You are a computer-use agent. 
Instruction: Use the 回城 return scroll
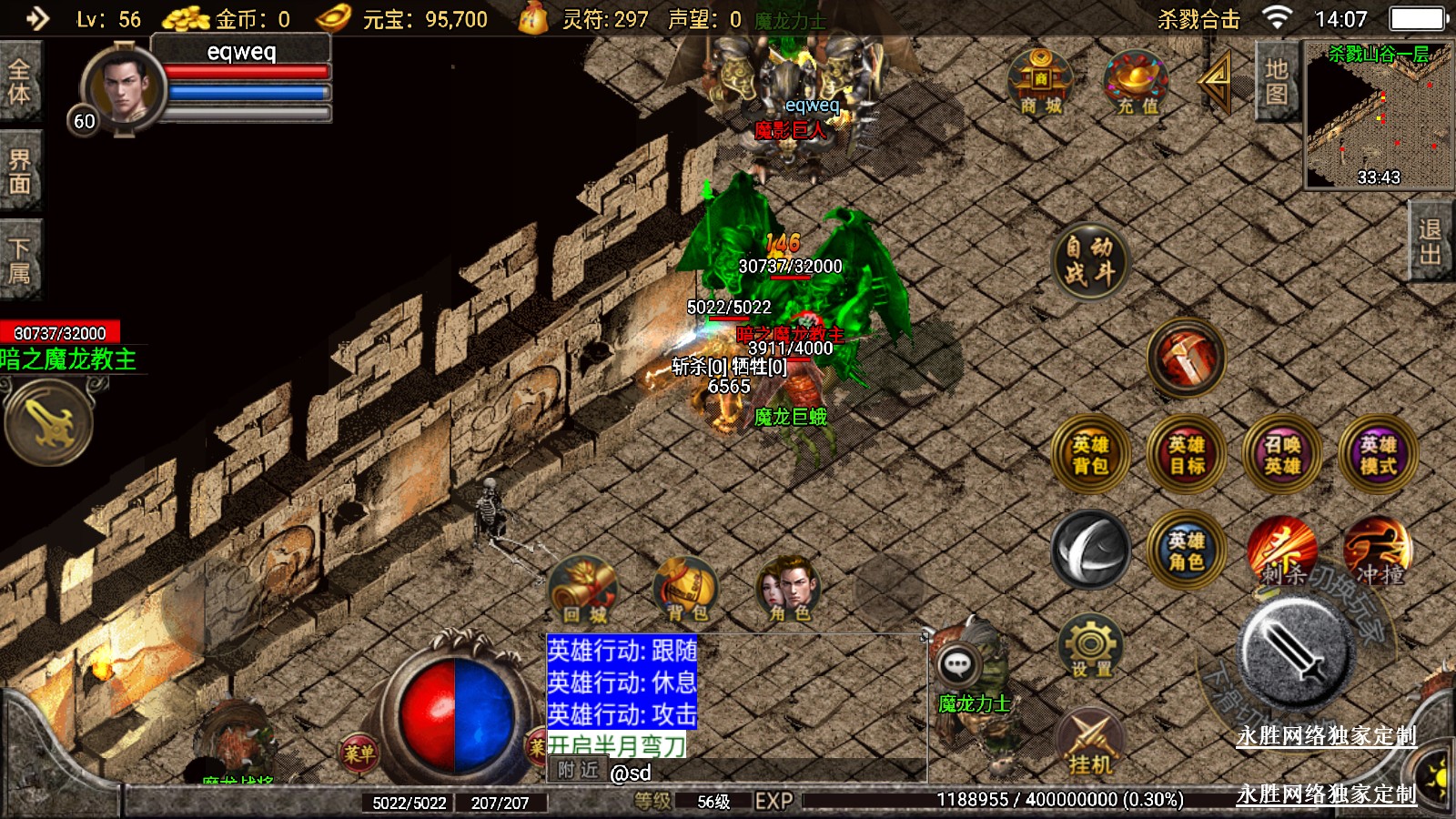[x=584, y=590]
